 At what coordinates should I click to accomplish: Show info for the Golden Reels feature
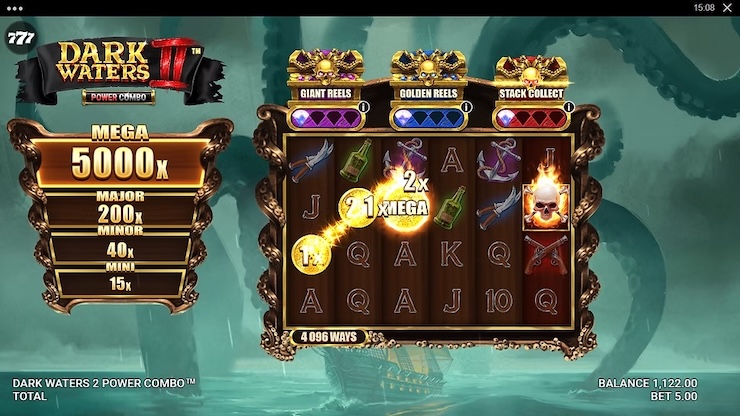pos(467,107)
